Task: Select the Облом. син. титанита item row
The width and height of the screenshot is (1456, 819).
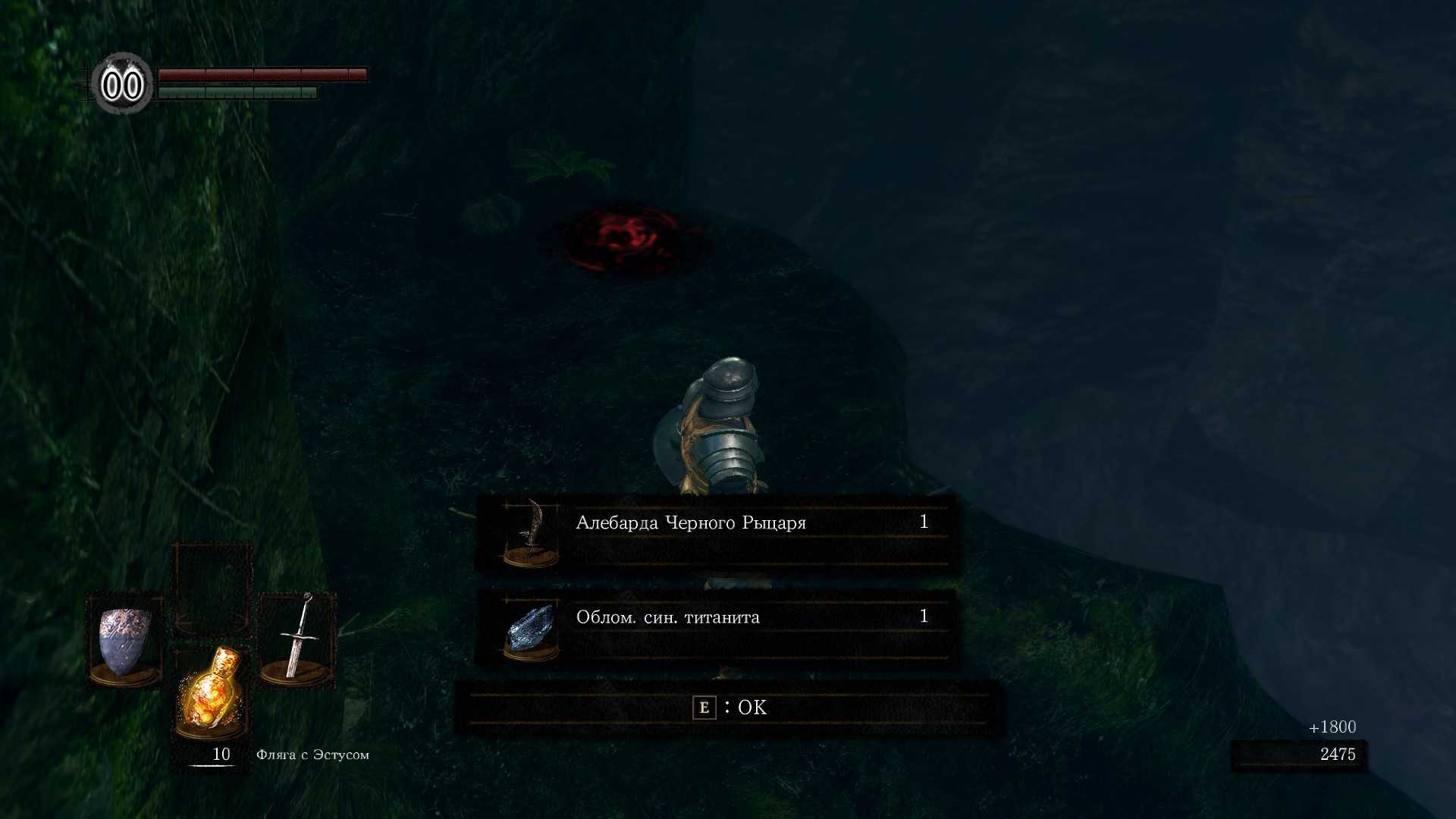Action: coord(716,627)
